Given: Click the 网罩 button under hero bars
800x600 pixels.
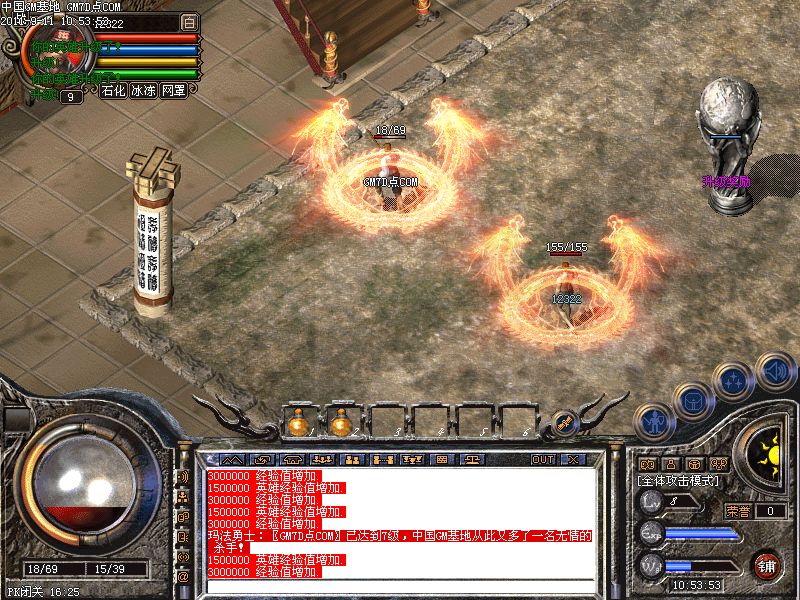Looking at the screenshot, I should click(174, 90).
